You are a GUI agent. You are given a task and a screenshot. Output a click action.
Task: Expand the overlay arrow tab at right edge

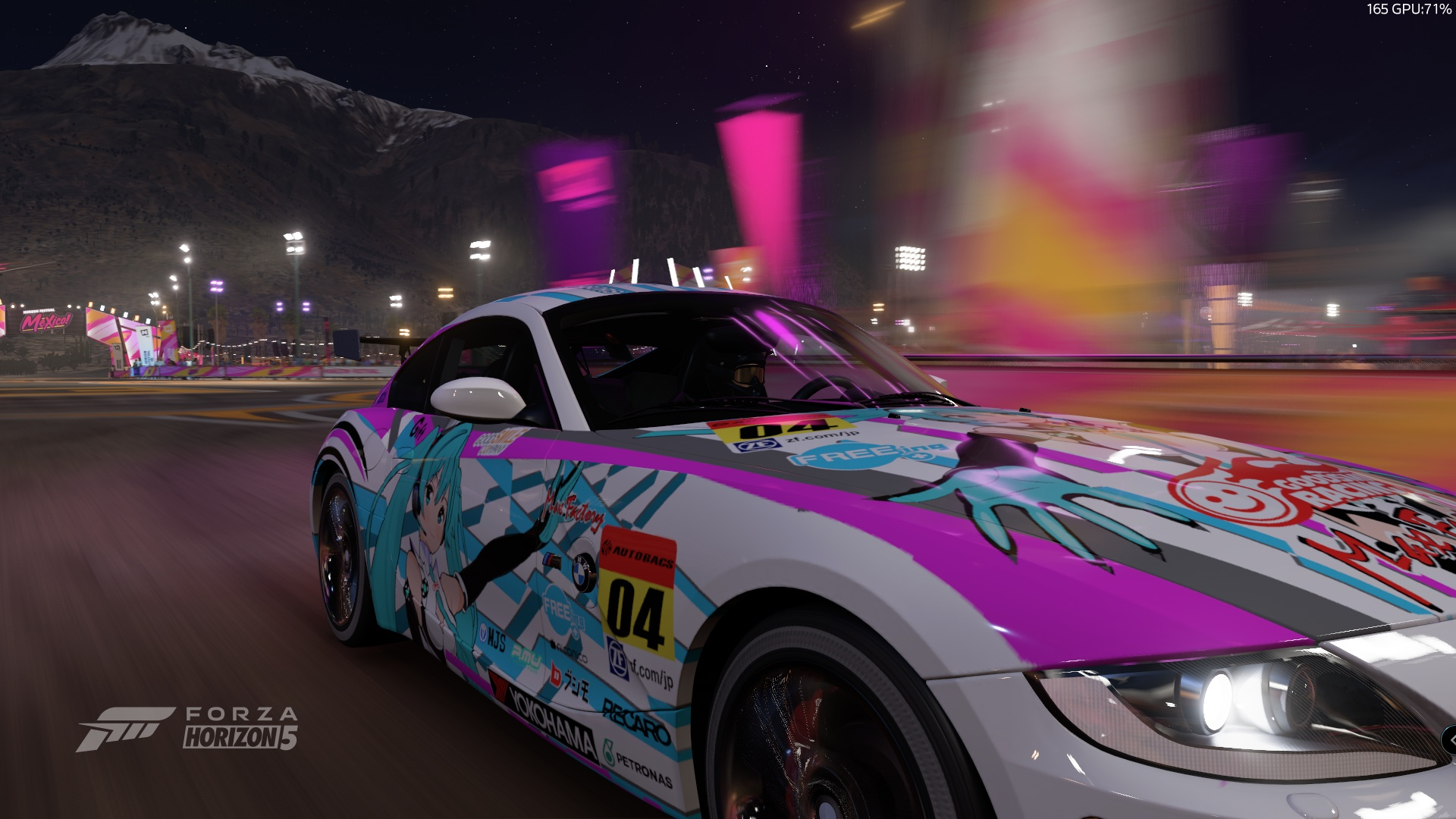pyautogui.click(x=1451, y=740)
